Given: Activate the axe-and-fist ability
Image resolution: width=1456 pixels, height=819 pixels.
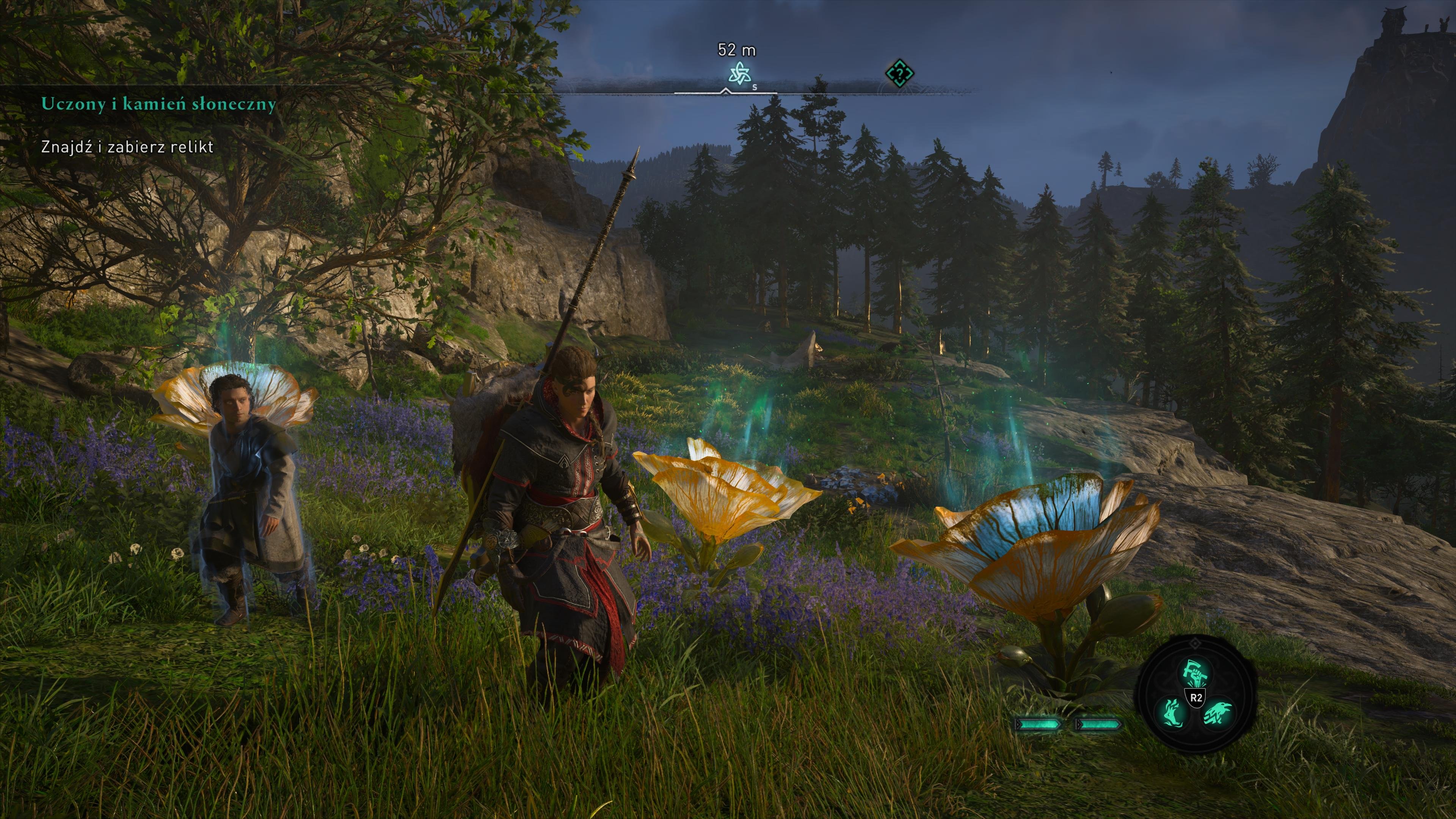Looking at the screenshot, I should point(1196,673).
